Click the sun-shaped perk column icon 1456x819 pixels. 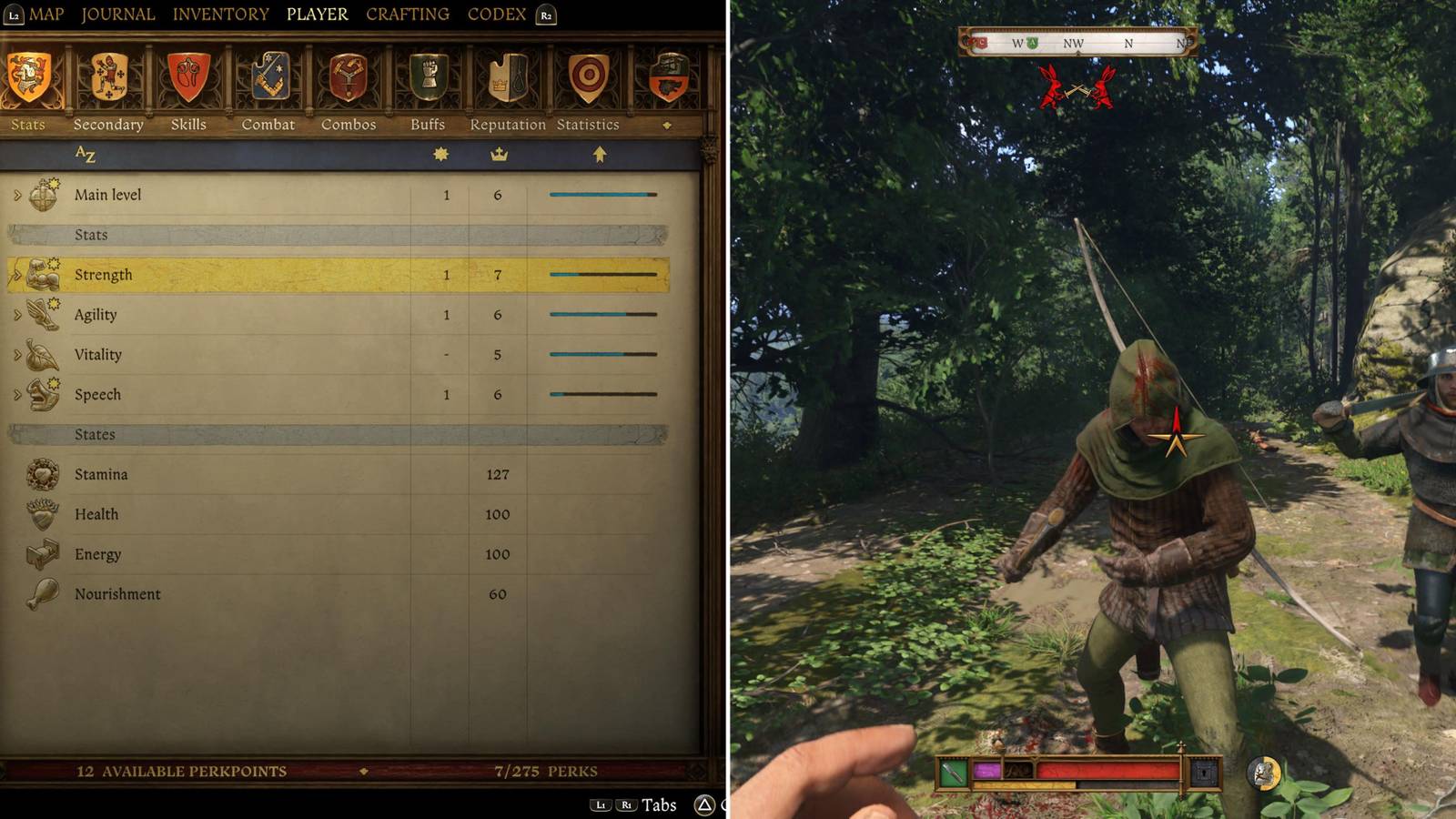click(440, 156)
